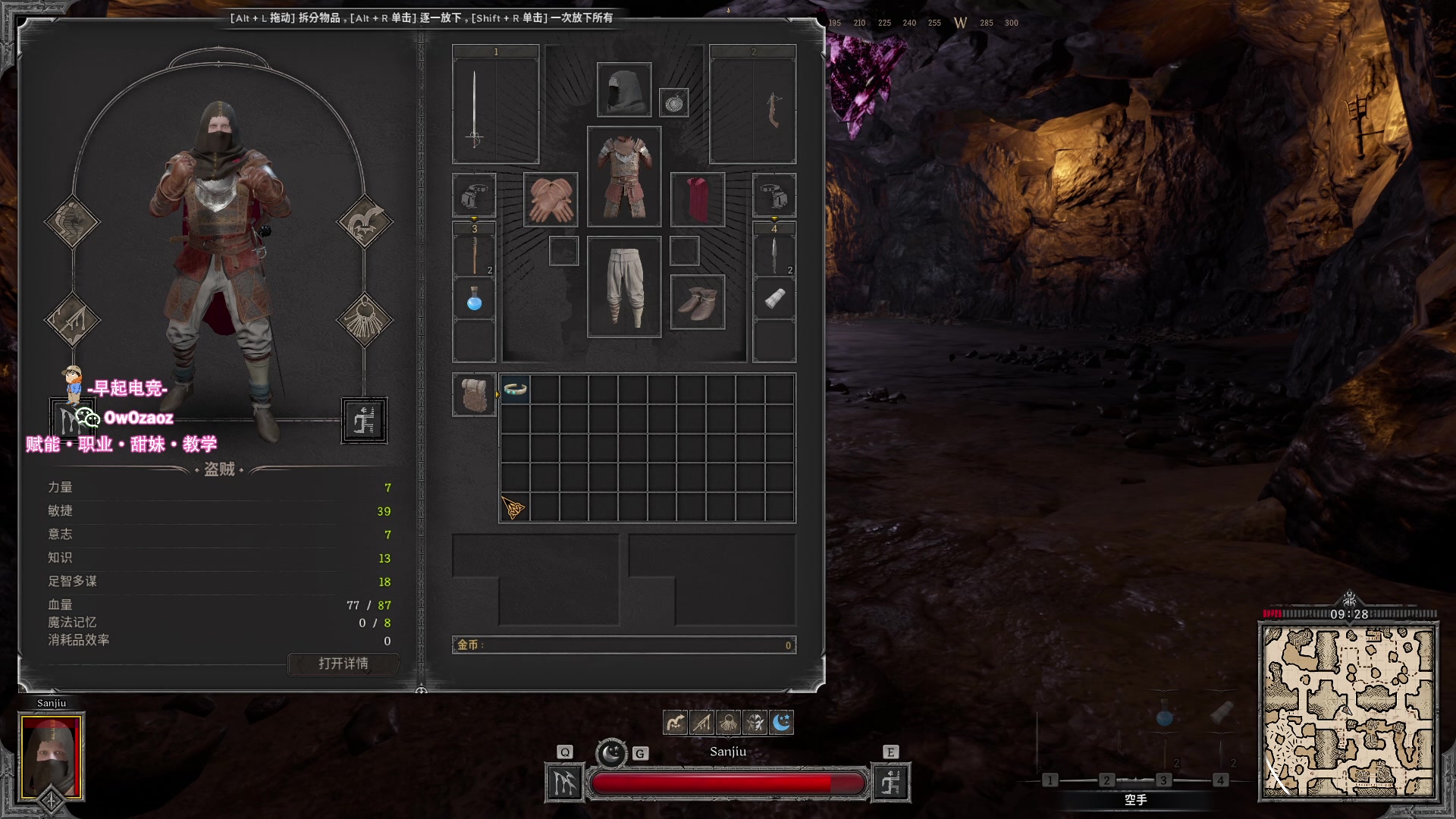Select the leather gloves slot
Image resolution: width=1456 pixels, height=819 pixels.
coord(550,199)
